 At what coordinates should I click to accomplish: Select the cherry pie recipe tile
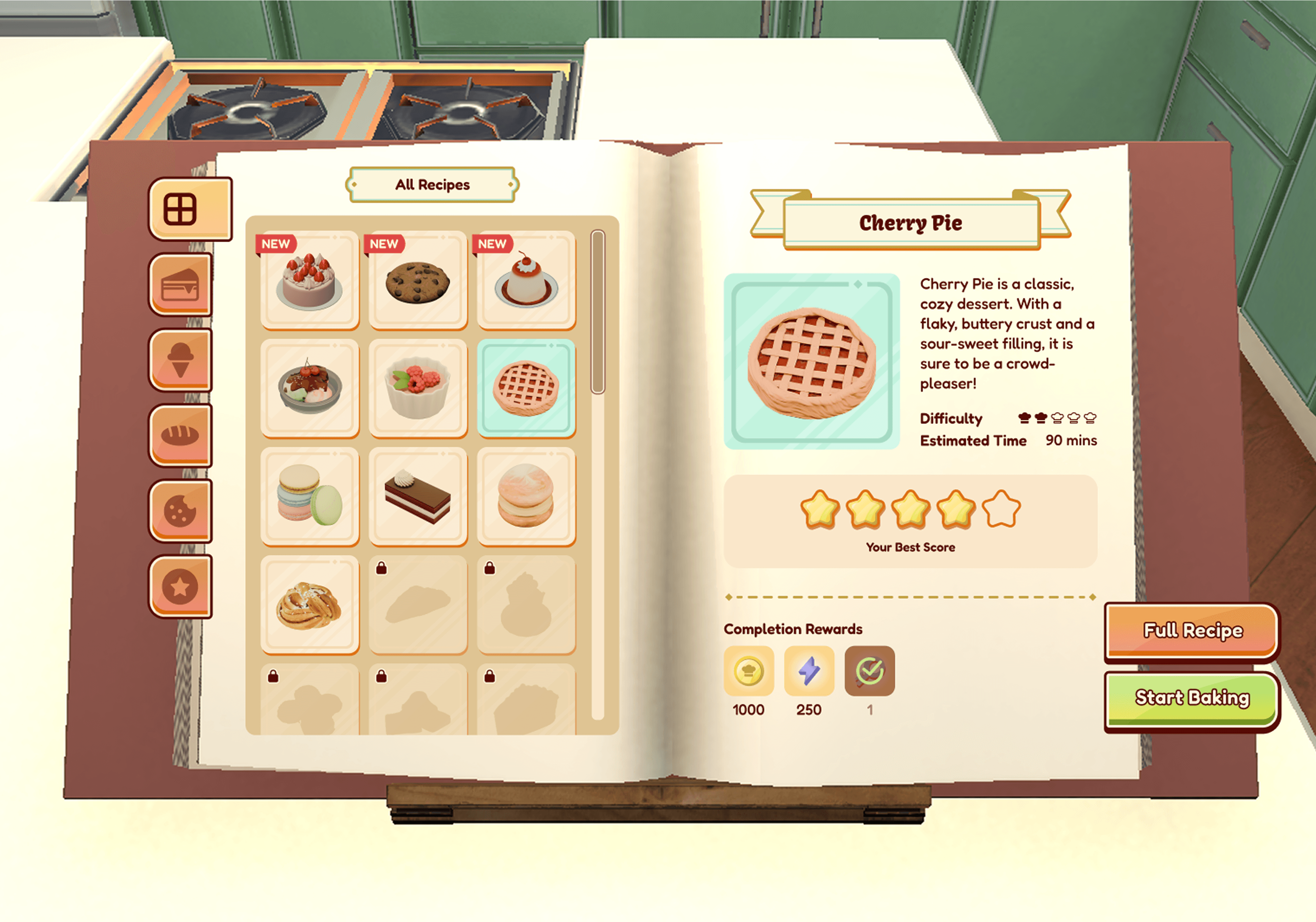[x=526, y=389]
